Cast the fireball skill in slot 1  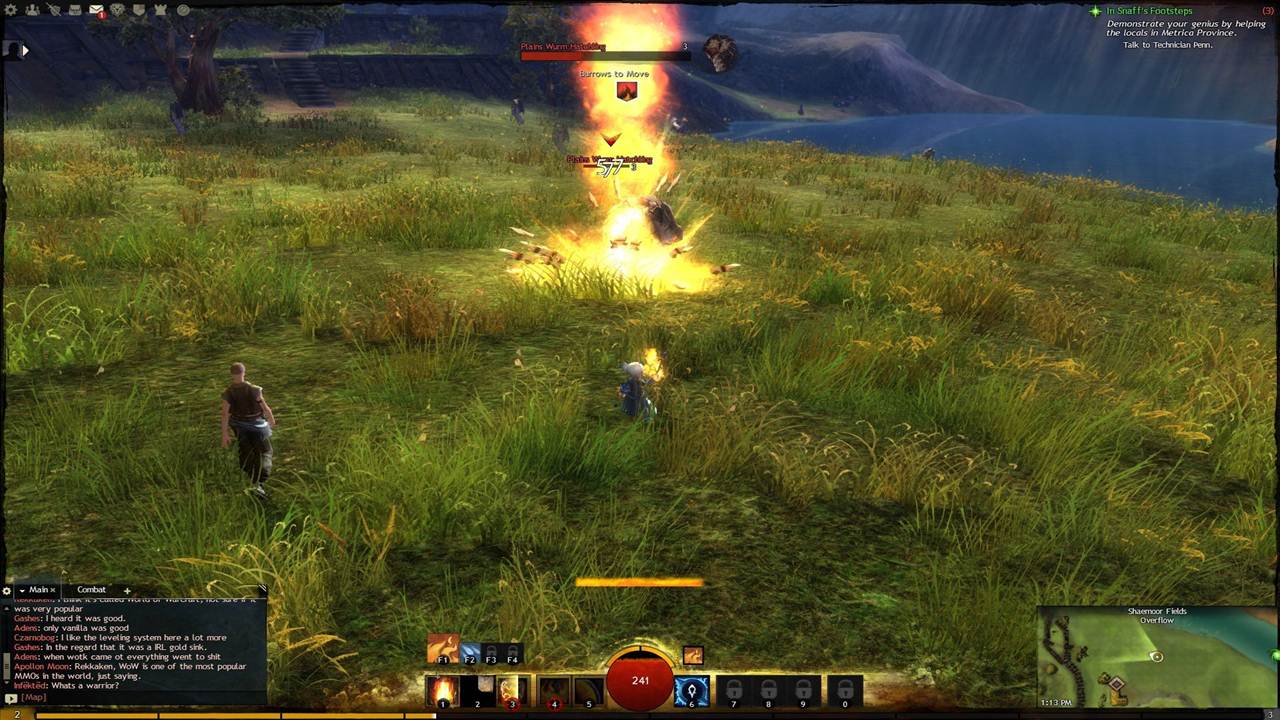click(443, 690)
